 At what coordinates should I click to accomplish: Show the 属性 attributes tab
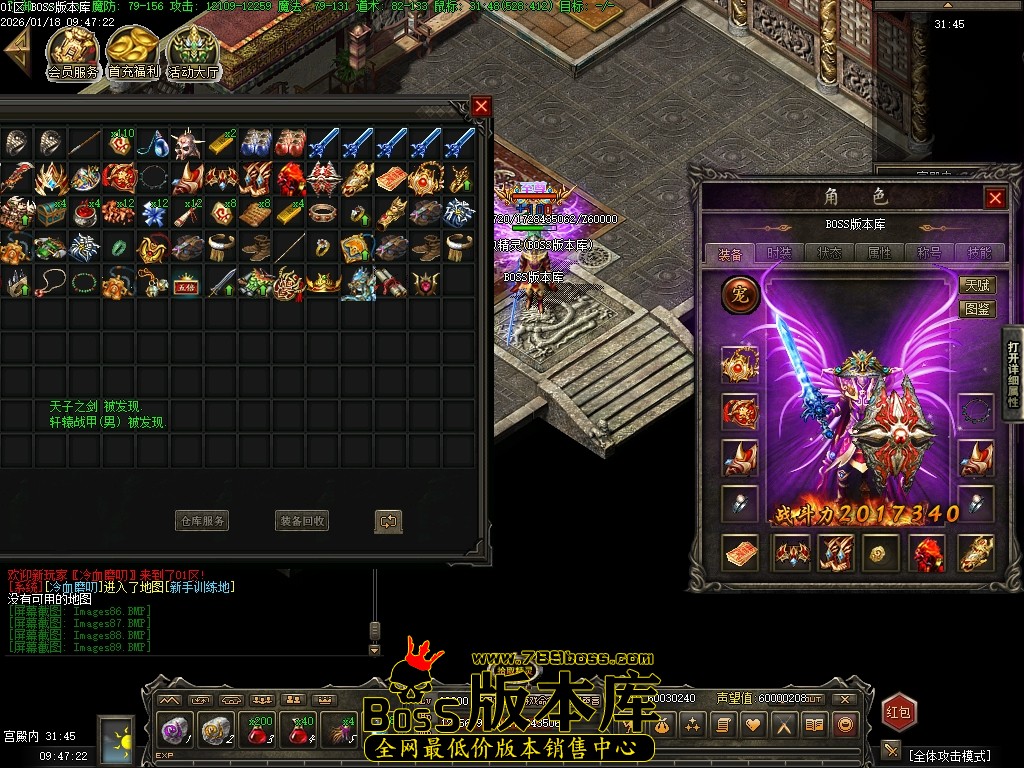pos(880,253)
